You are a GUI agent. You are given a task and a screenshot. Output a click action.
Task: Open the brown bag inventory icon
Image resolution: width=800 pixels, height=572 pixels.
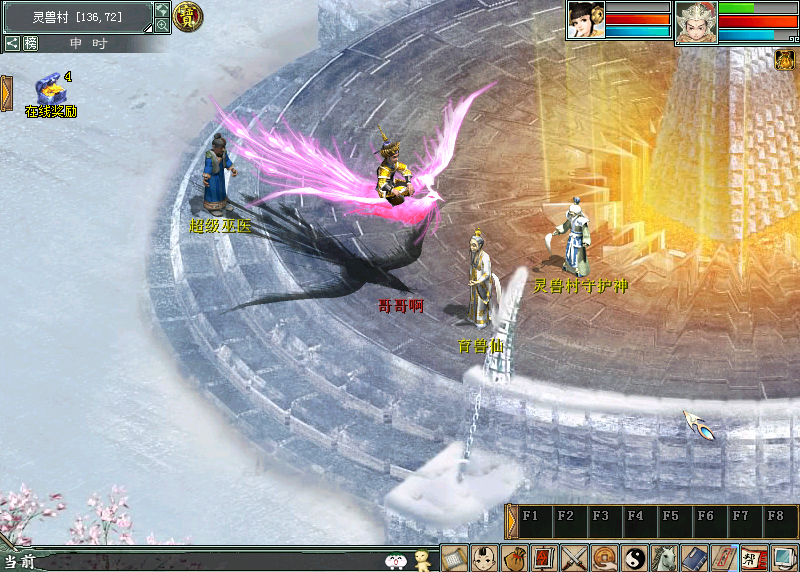[515, 557]
